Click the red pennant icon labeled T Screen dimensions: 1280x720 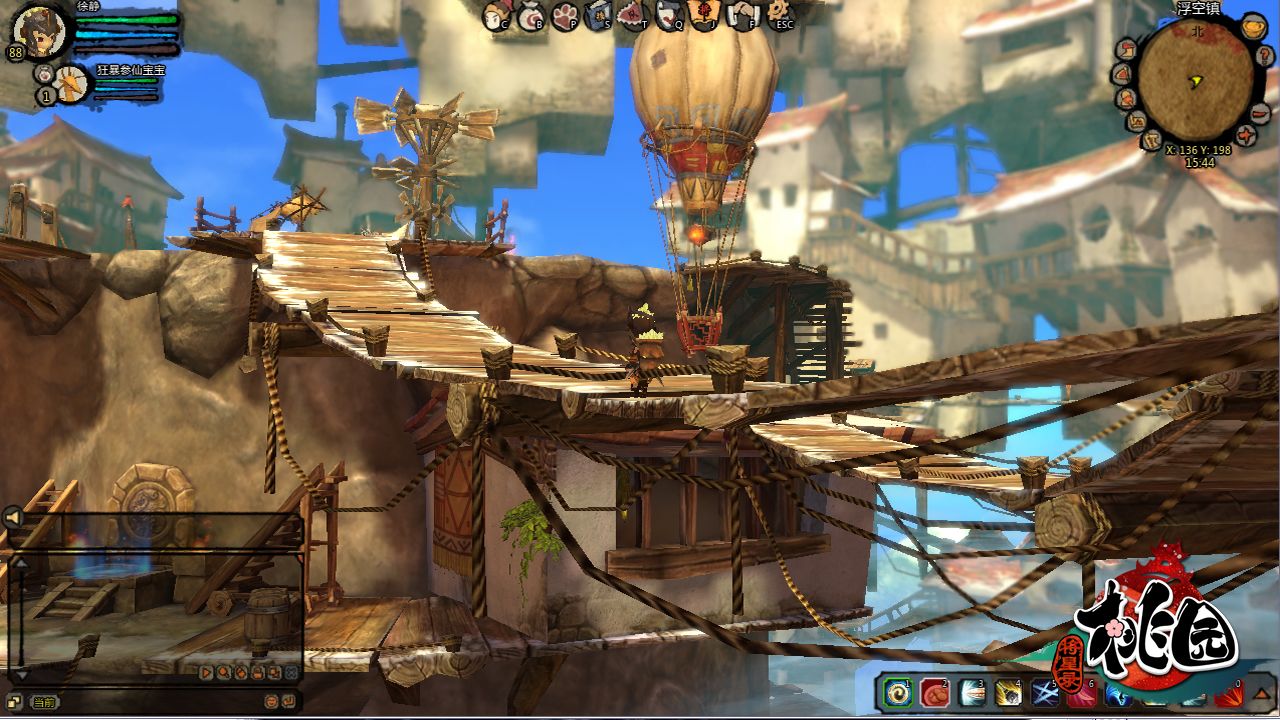(631, 14)
